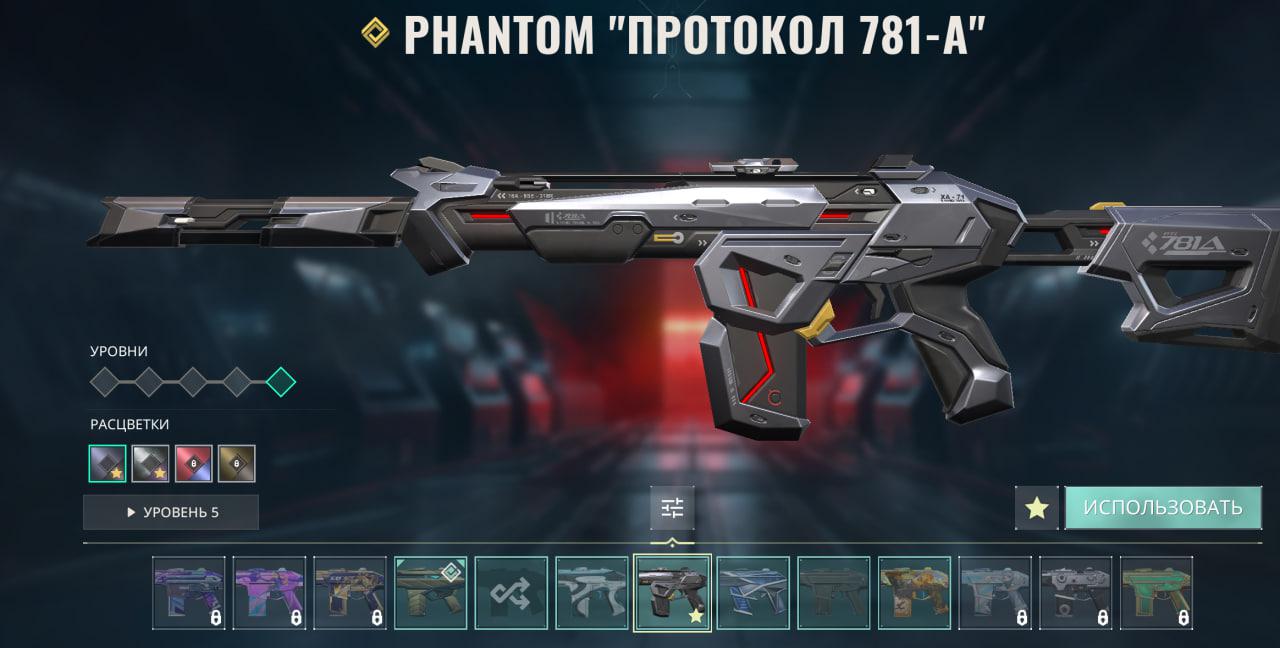
Task: Pick the locked gold color variant
Action: pos(237,463)
